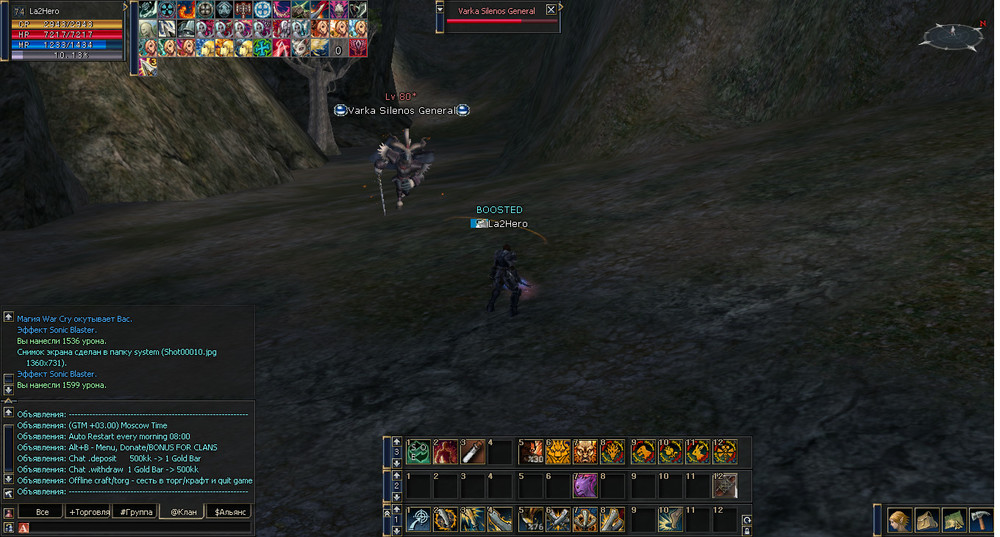Use the item in middle hotbar slot 12
Image resolution: width=1000 pixels, height=537 pixels.
(724, 486)
